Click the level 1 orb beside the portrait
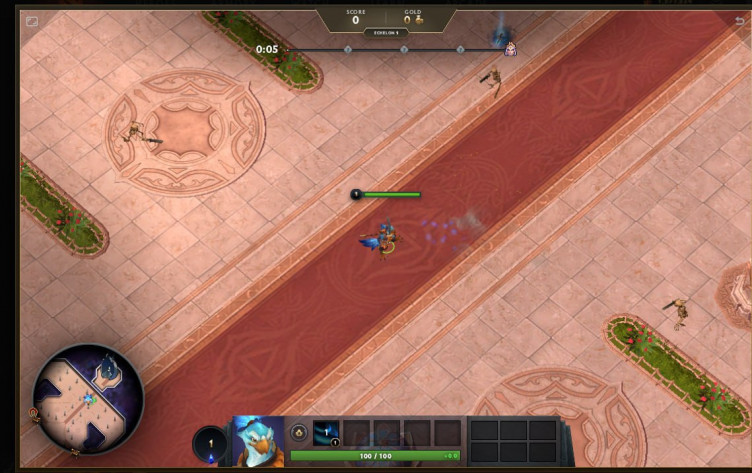The image size is (752, 473). [210, 443]
